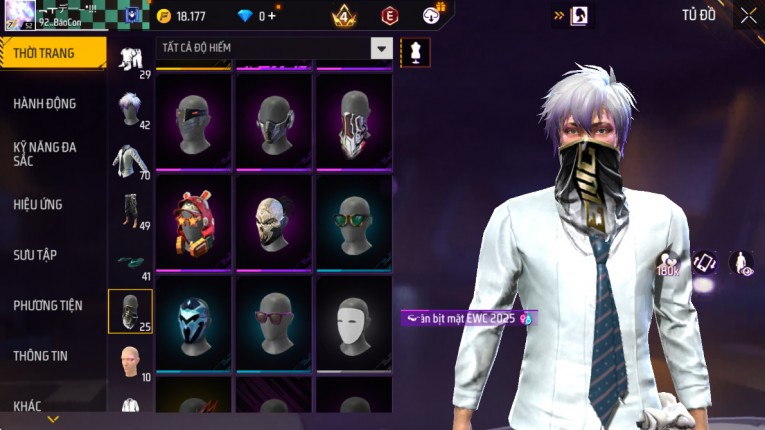
Task: Select the pants category with count 49
Action: click(130, 210)
